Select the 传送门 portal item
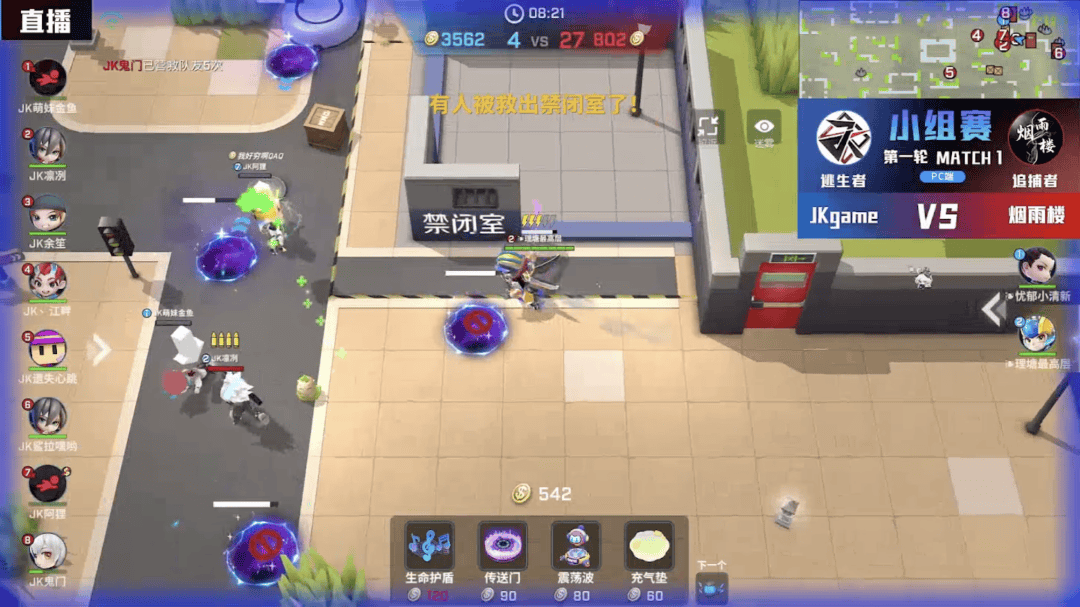Image resolution: width=1080 pixels, height=607 pixels. [x=502, y=547]
